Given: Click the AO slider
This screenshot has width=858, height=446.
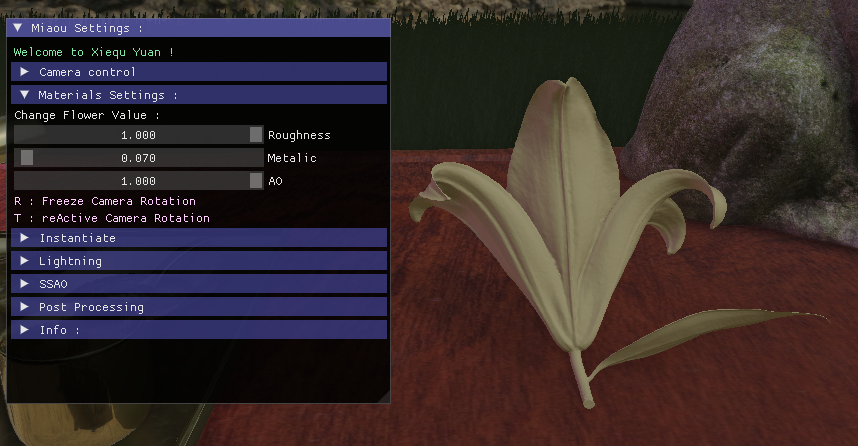Looking at the screenshot, I should 138,181.
